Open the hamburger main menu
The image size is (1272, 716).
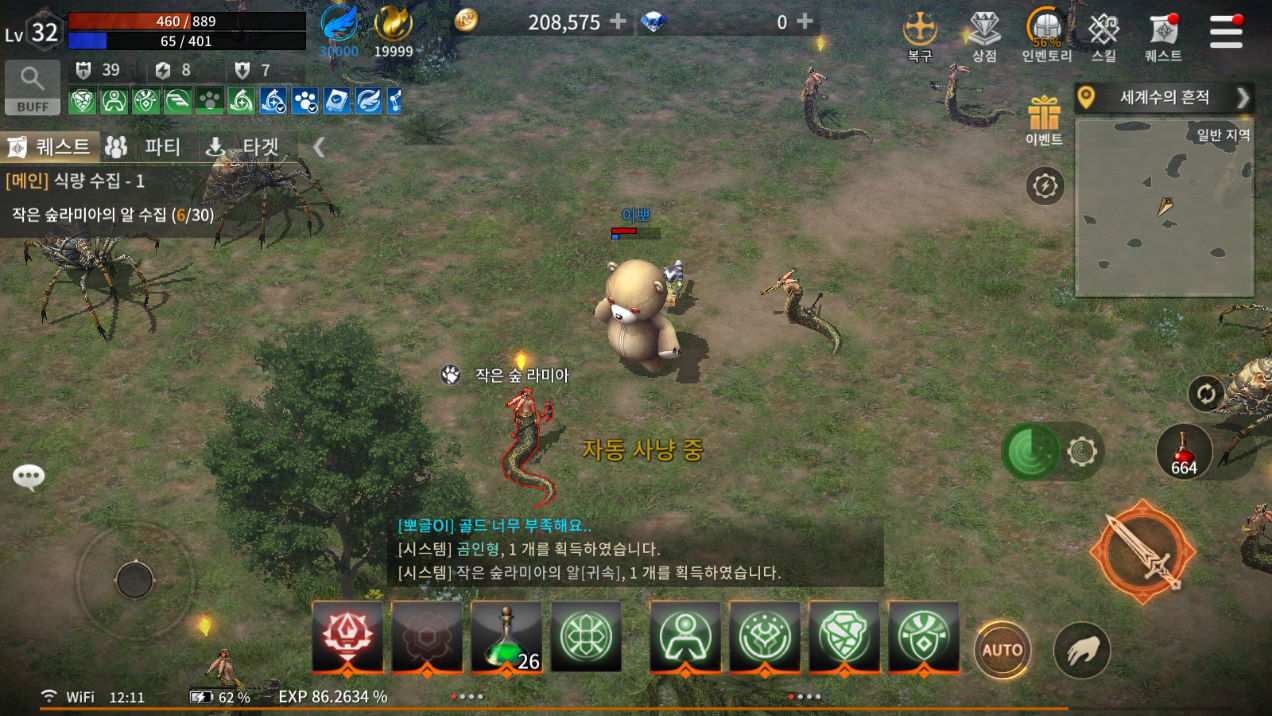[x=1225, y=31]
